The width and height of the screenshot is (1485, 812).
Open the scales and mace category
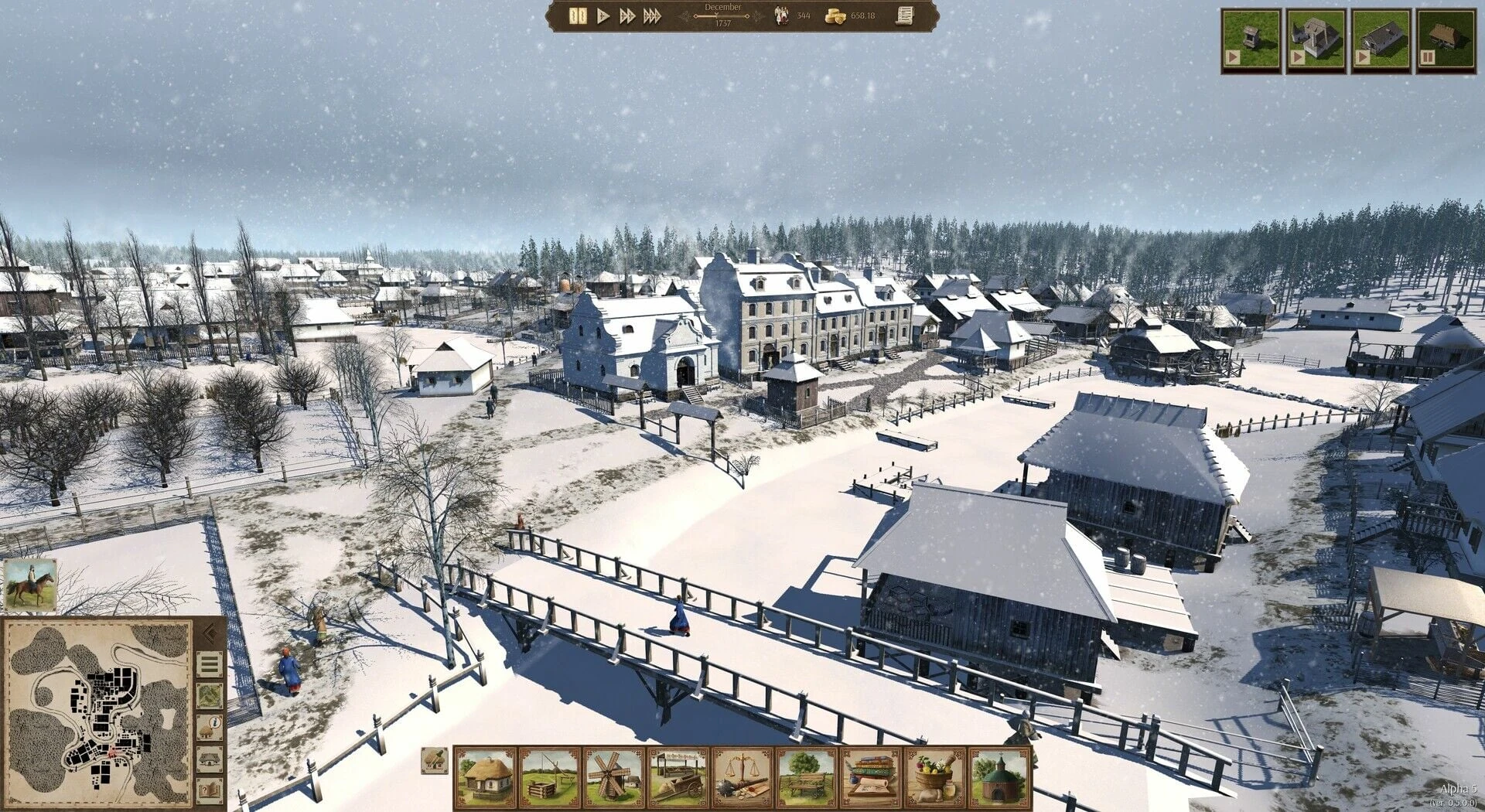[742, 778]
